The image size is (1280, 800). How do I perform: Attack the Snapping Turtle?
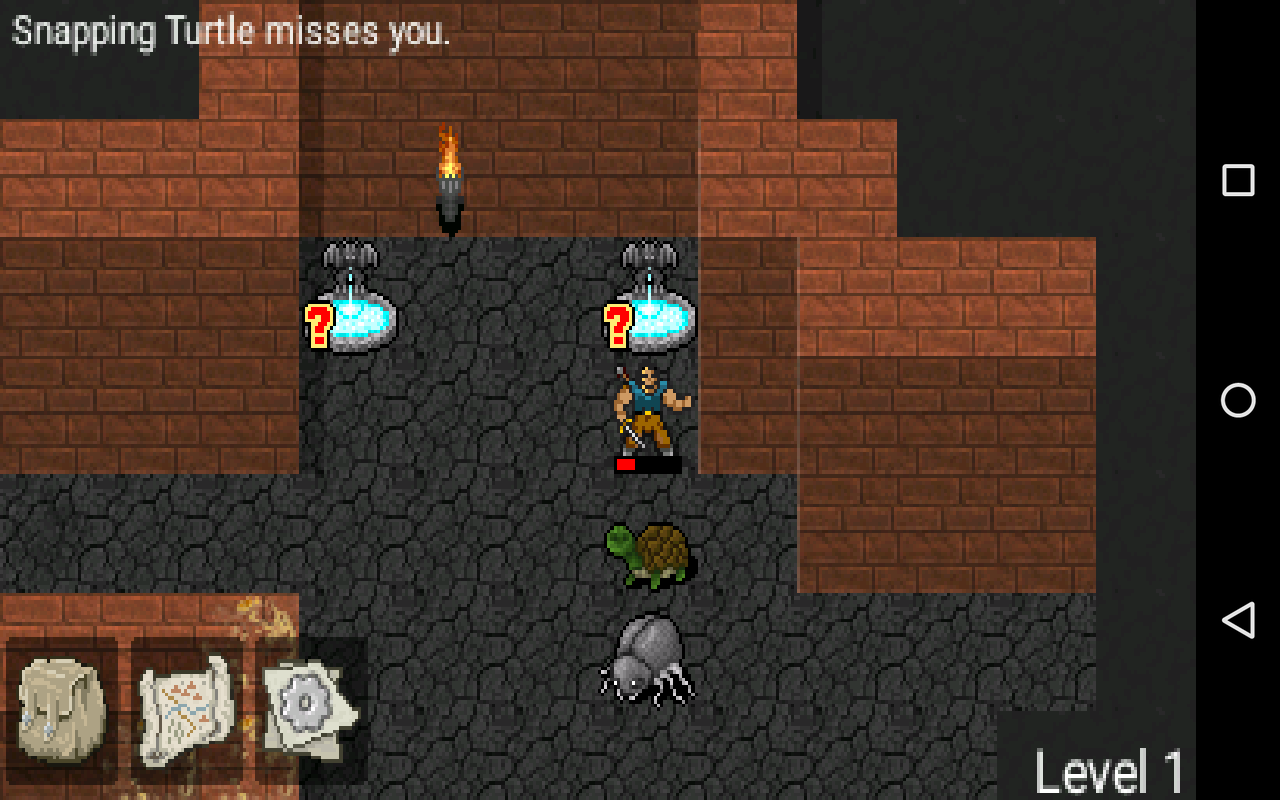(x=650, y=555)
